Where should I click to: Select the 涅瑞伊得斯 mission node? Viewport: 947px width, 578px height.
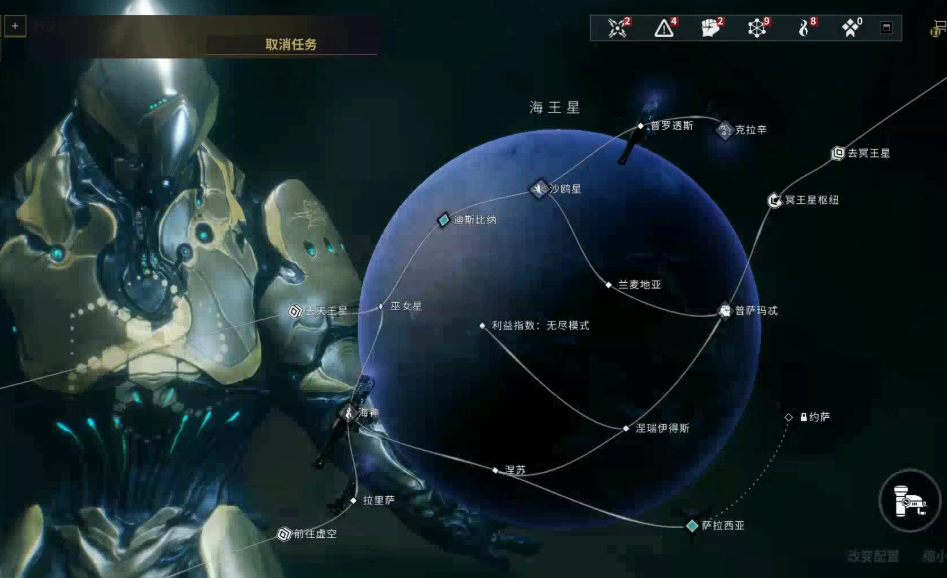(x=627, y=428)
